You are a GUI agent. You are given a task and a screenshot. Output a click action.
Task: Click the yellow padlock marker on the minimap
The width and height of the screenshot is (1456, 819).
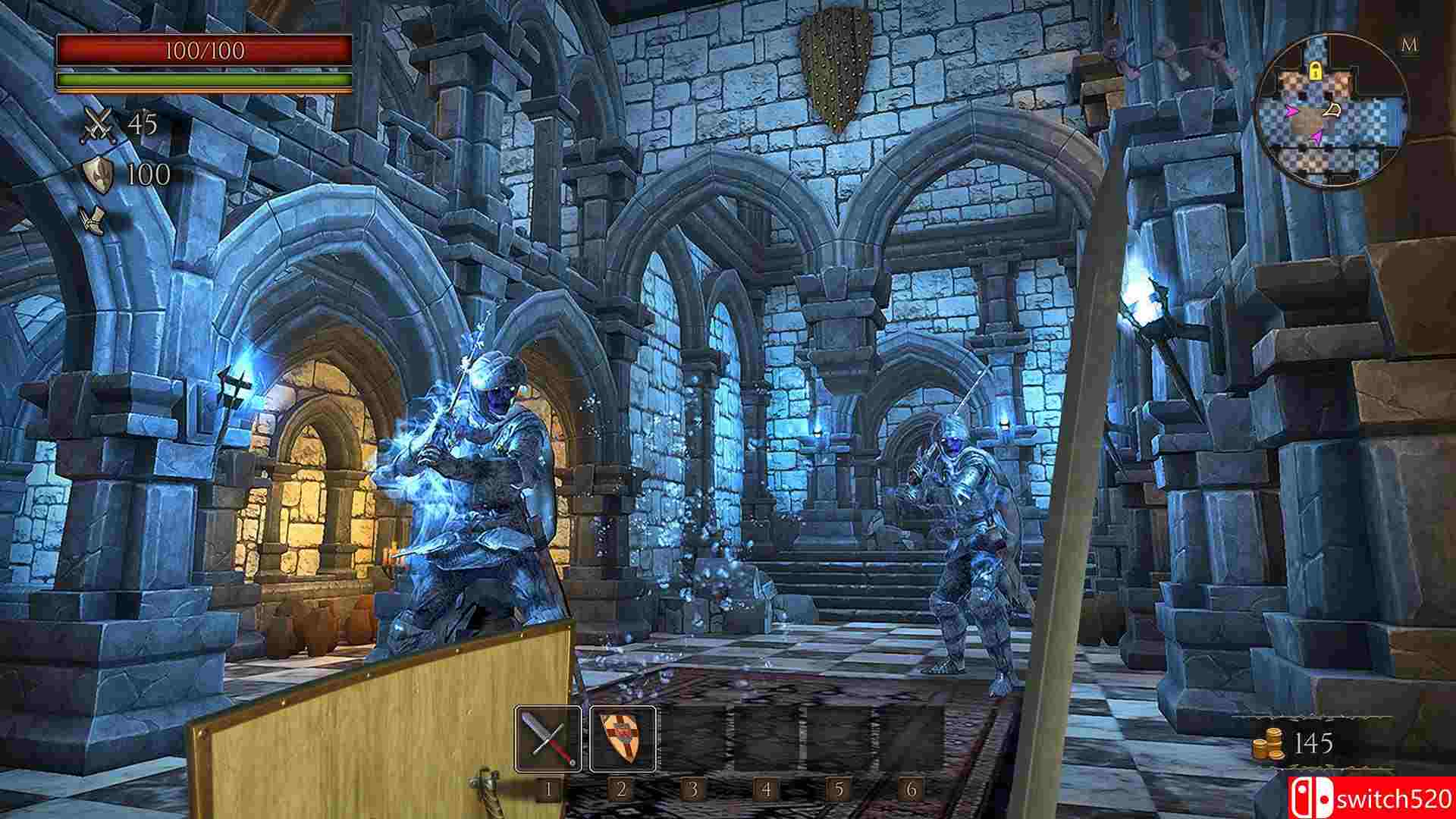[1317, 71]
